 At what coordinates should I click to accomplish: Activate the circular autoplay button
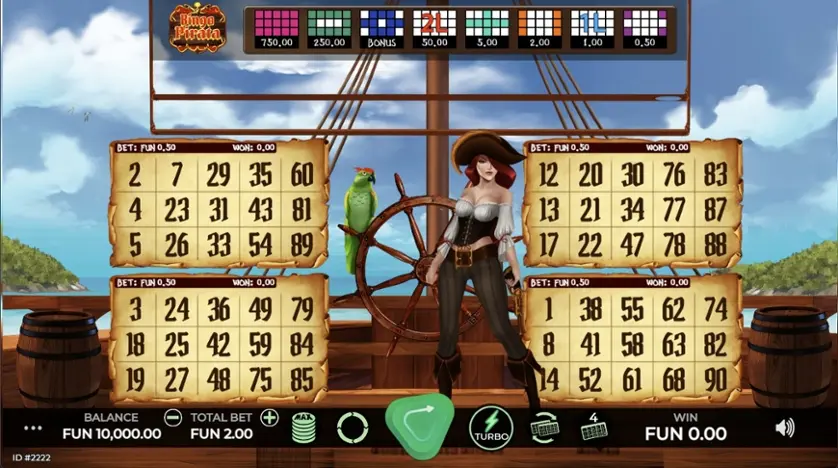click(352, 428)
